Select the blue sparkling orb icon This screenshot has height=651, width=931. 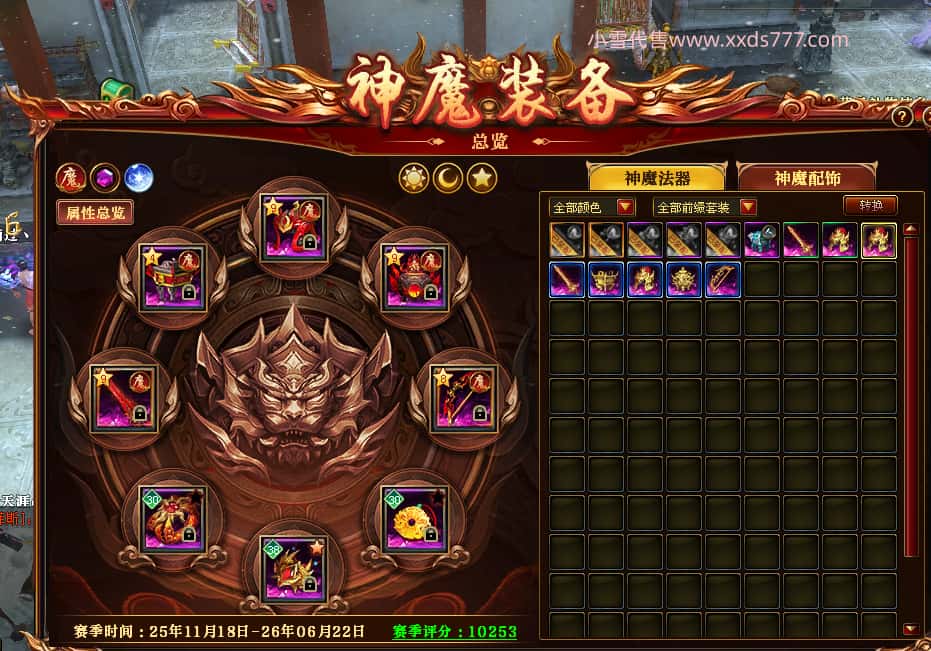[x=138, y=178]
